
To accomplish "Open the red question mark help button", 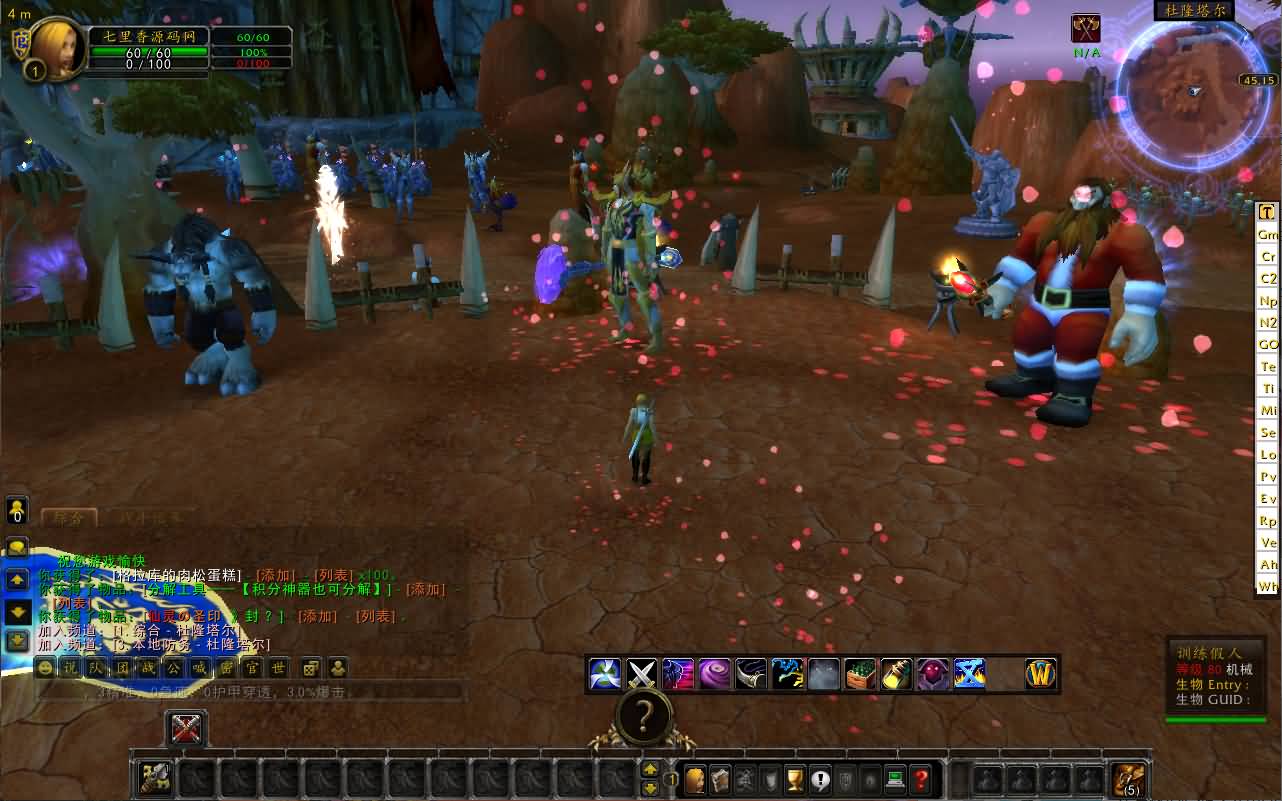I will (921, 779).
